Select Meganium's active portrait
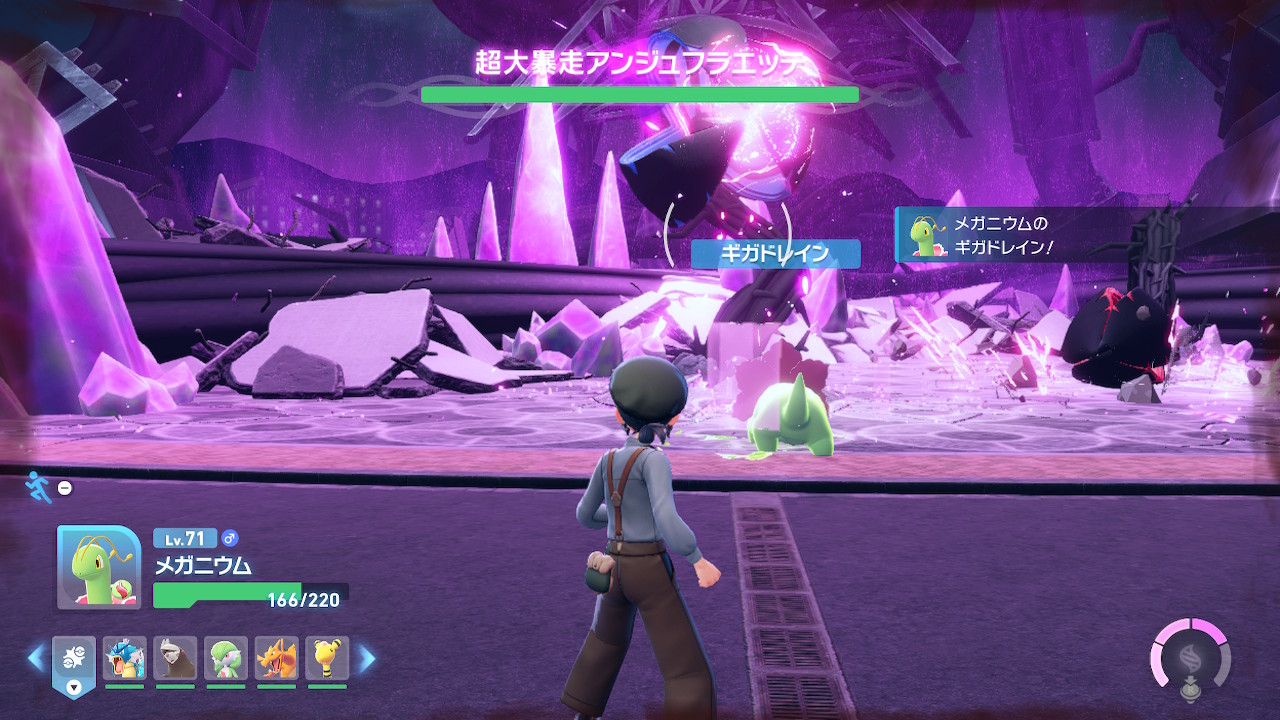Viewport: 1280px width, 720px height. 98,567
